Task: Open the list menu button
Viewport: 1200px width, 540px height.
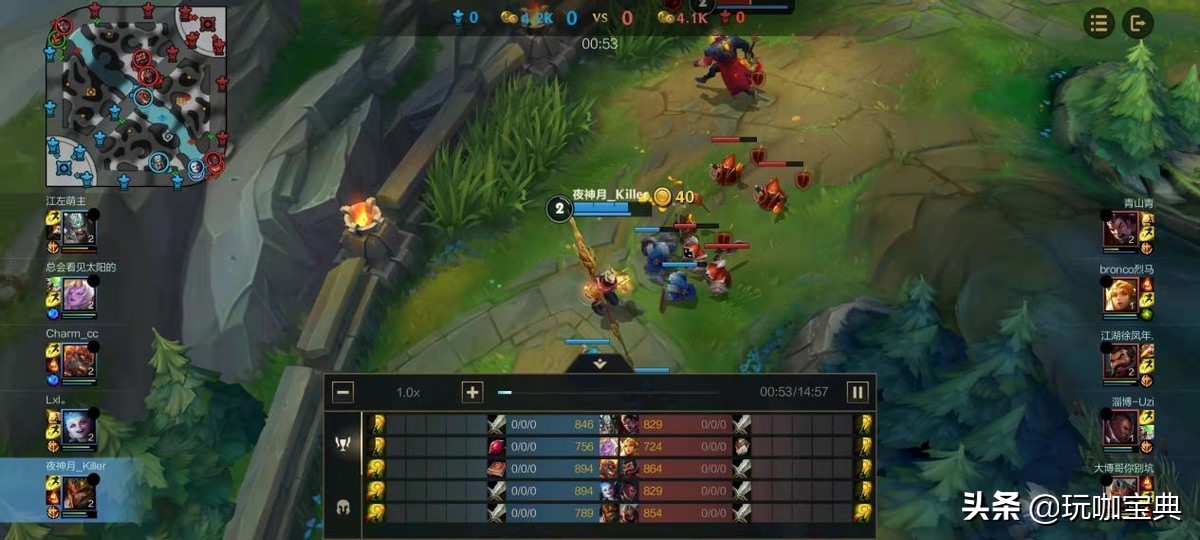Action: pos(1100,23)
